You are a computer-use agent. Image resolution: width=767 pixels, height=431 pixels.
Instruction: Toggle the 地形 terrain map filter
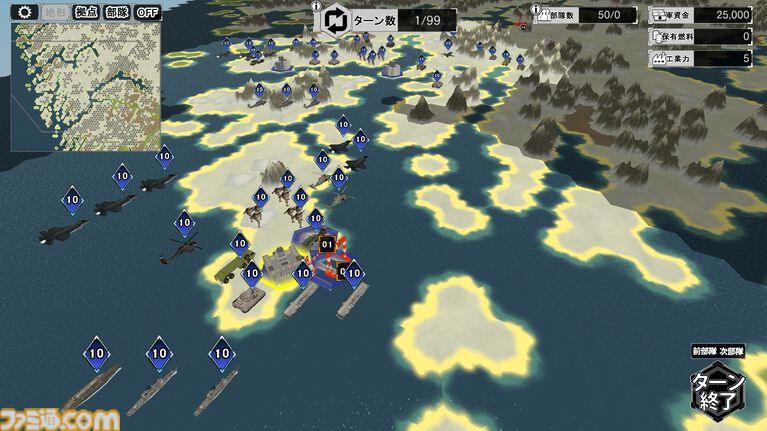(55, 12)
